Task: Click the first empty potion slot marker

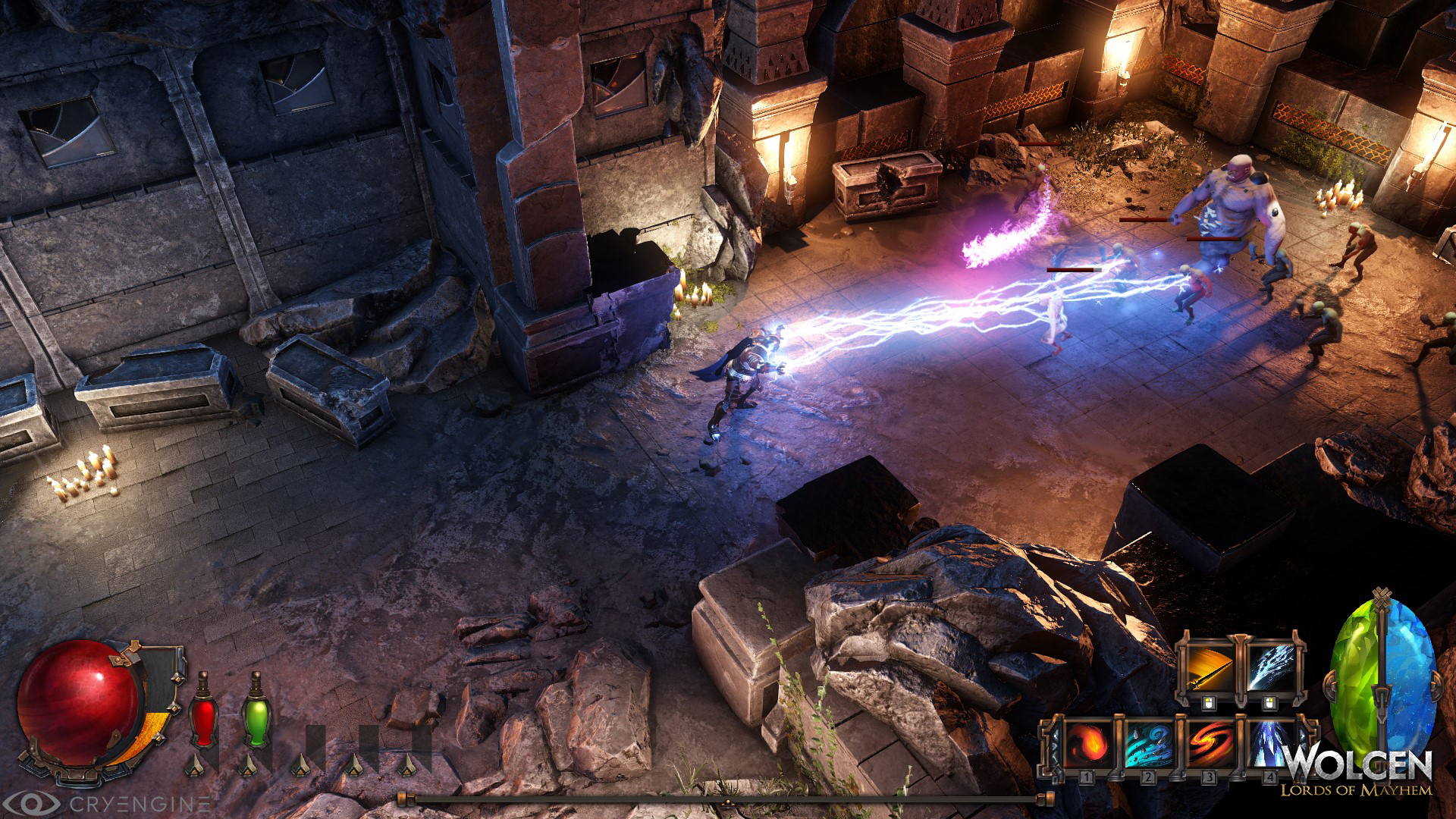Action: click(x=301, y=762)
